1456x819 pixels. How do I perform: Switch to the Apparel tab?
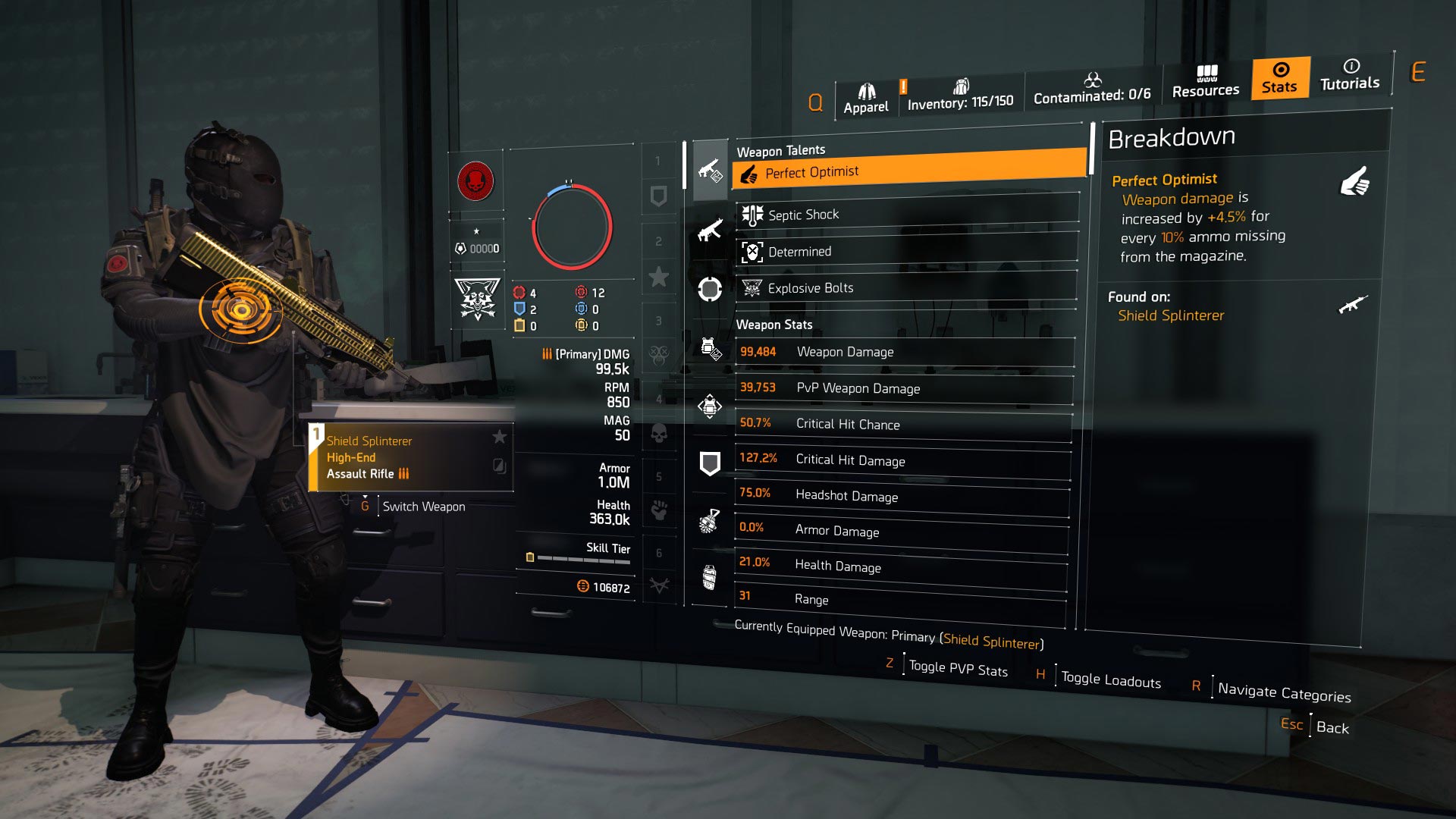[866, 93]
